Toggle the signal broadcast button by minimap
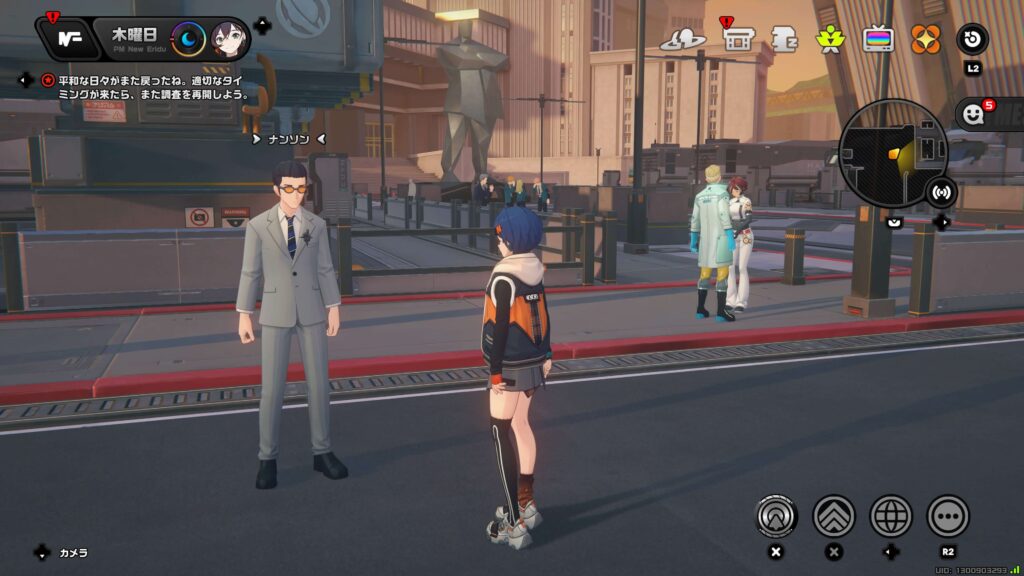Screen dimensions: 1024x576 tap(940, 190)
